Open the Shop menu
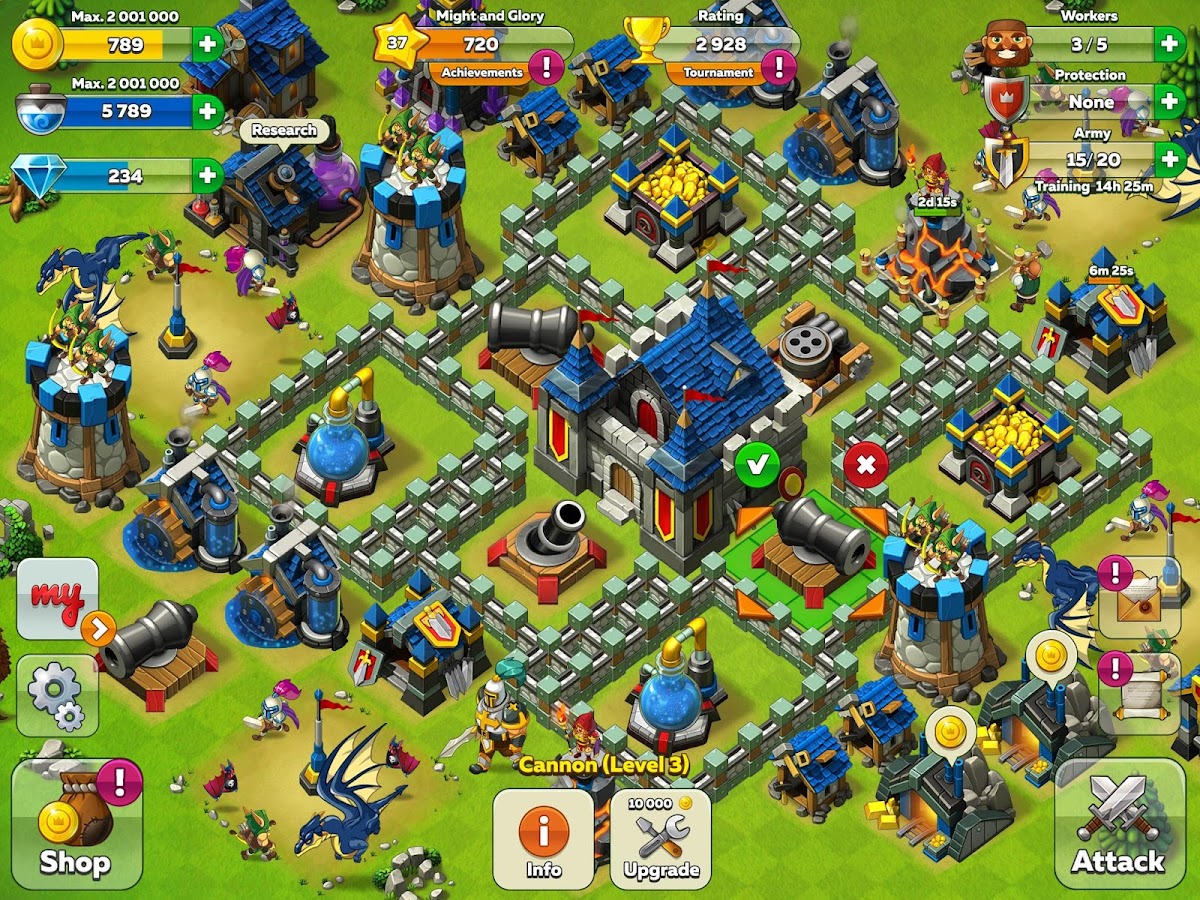Viewport: 1200px width, 900px height. point(76,823)
